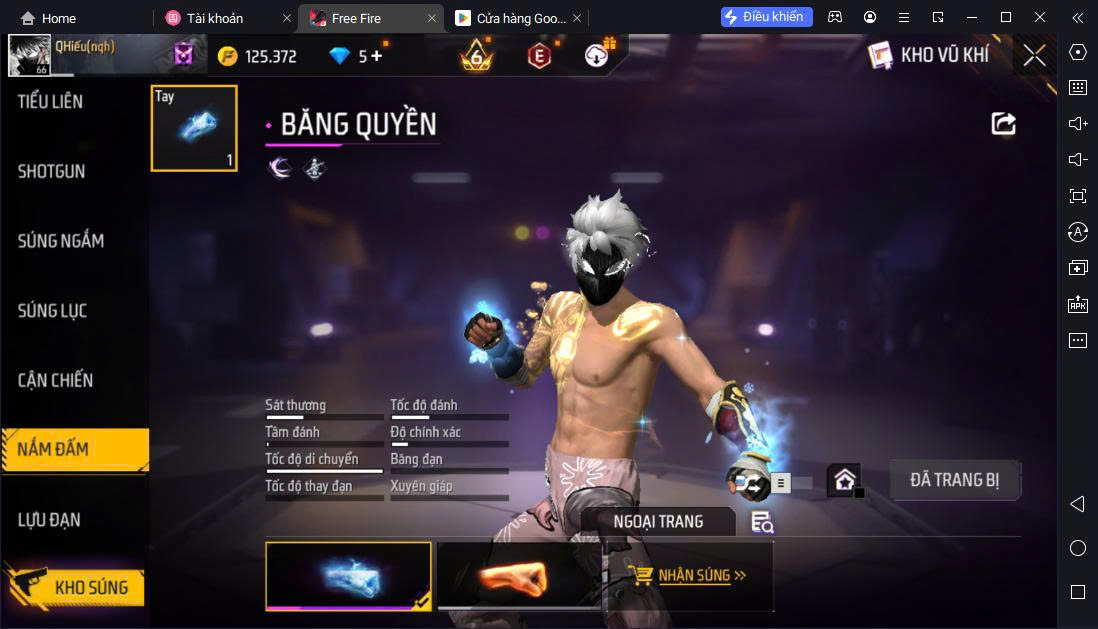The height and width of the screenshot is (629, 1098).
Task: Open the red E badge icon
Action: tap(539, 56)
